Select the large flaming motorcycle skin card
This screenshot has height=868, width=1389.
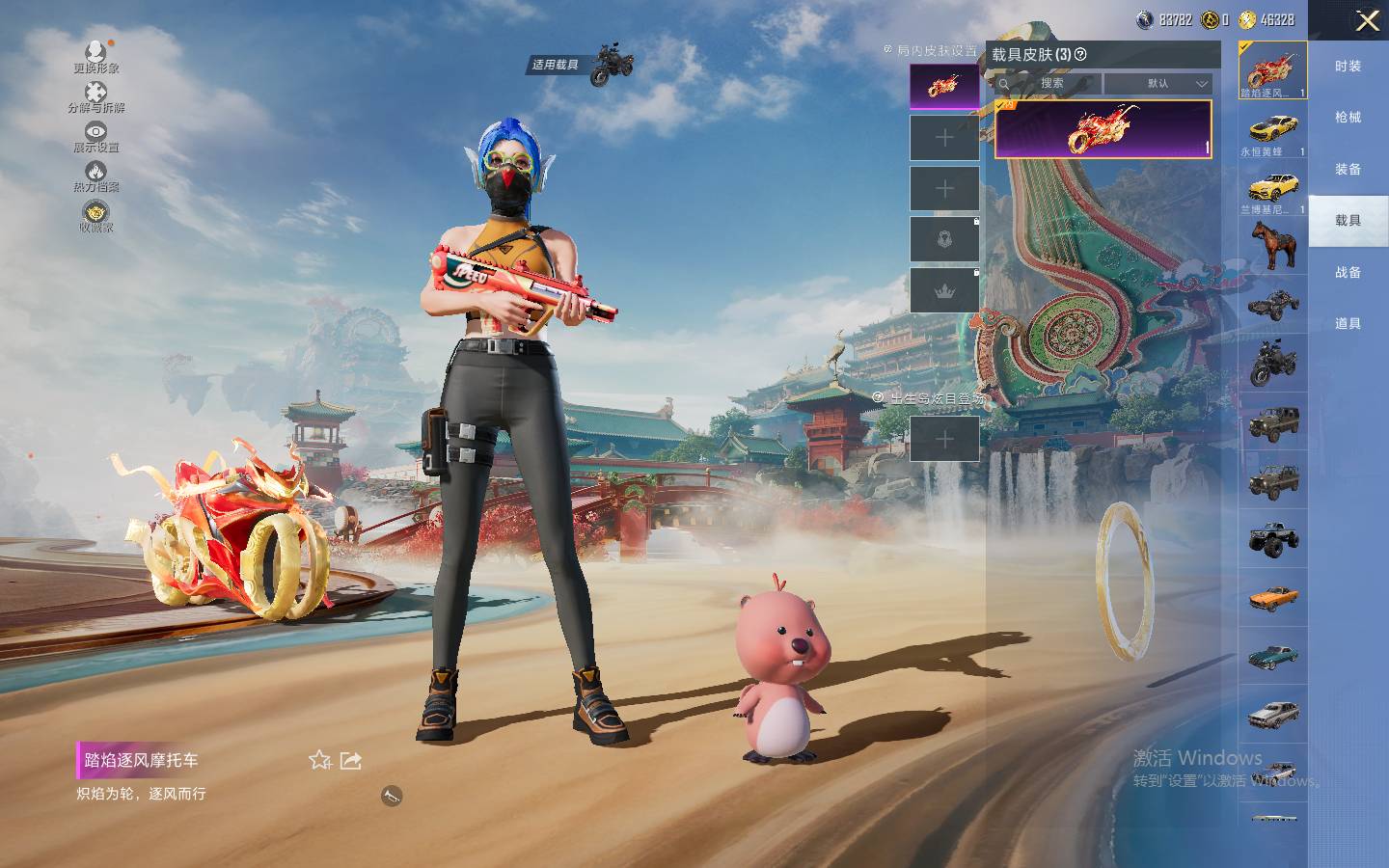[x=1103, y=128]
